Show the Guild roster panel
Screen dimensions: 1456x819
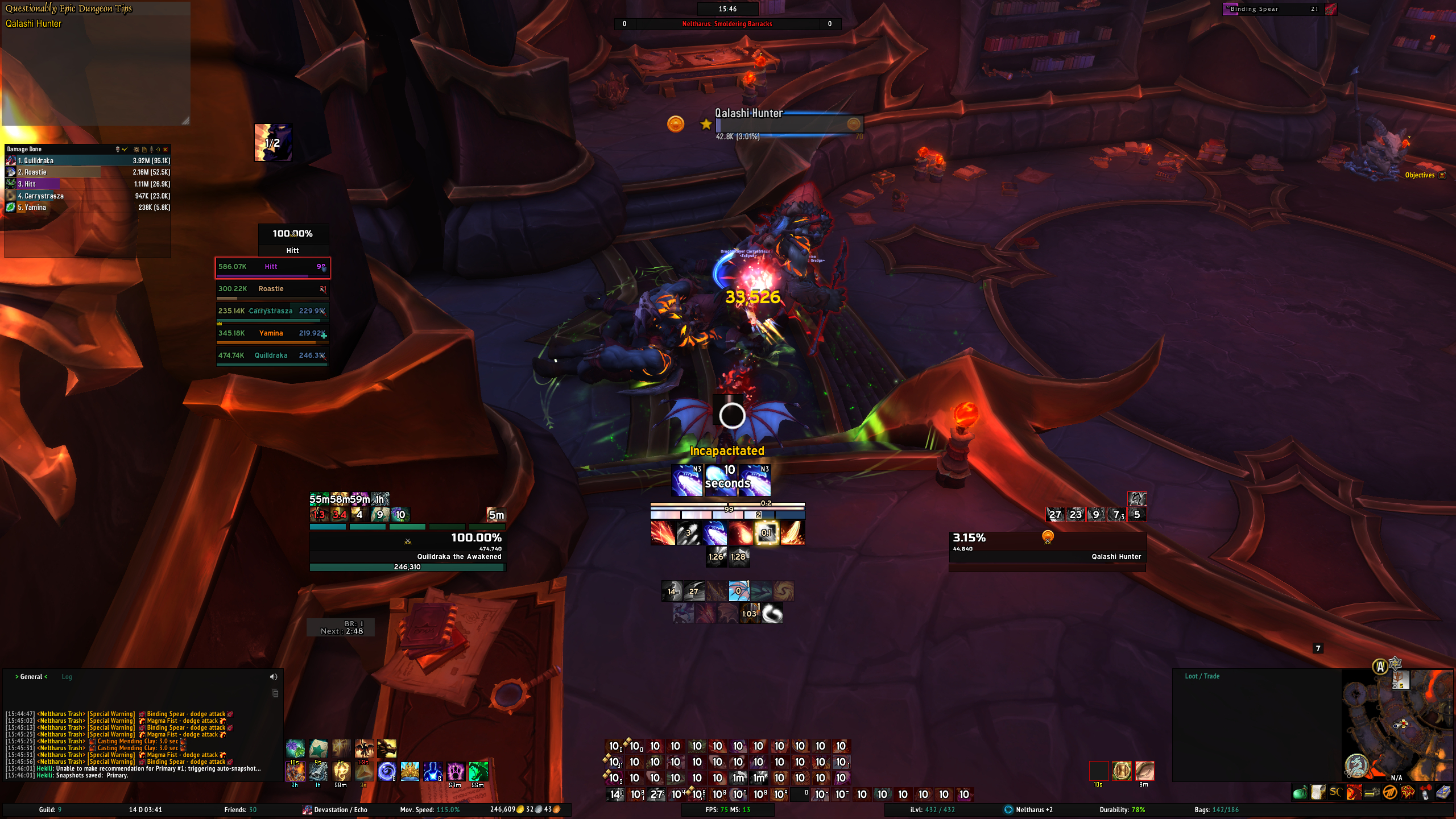[50, 810]
